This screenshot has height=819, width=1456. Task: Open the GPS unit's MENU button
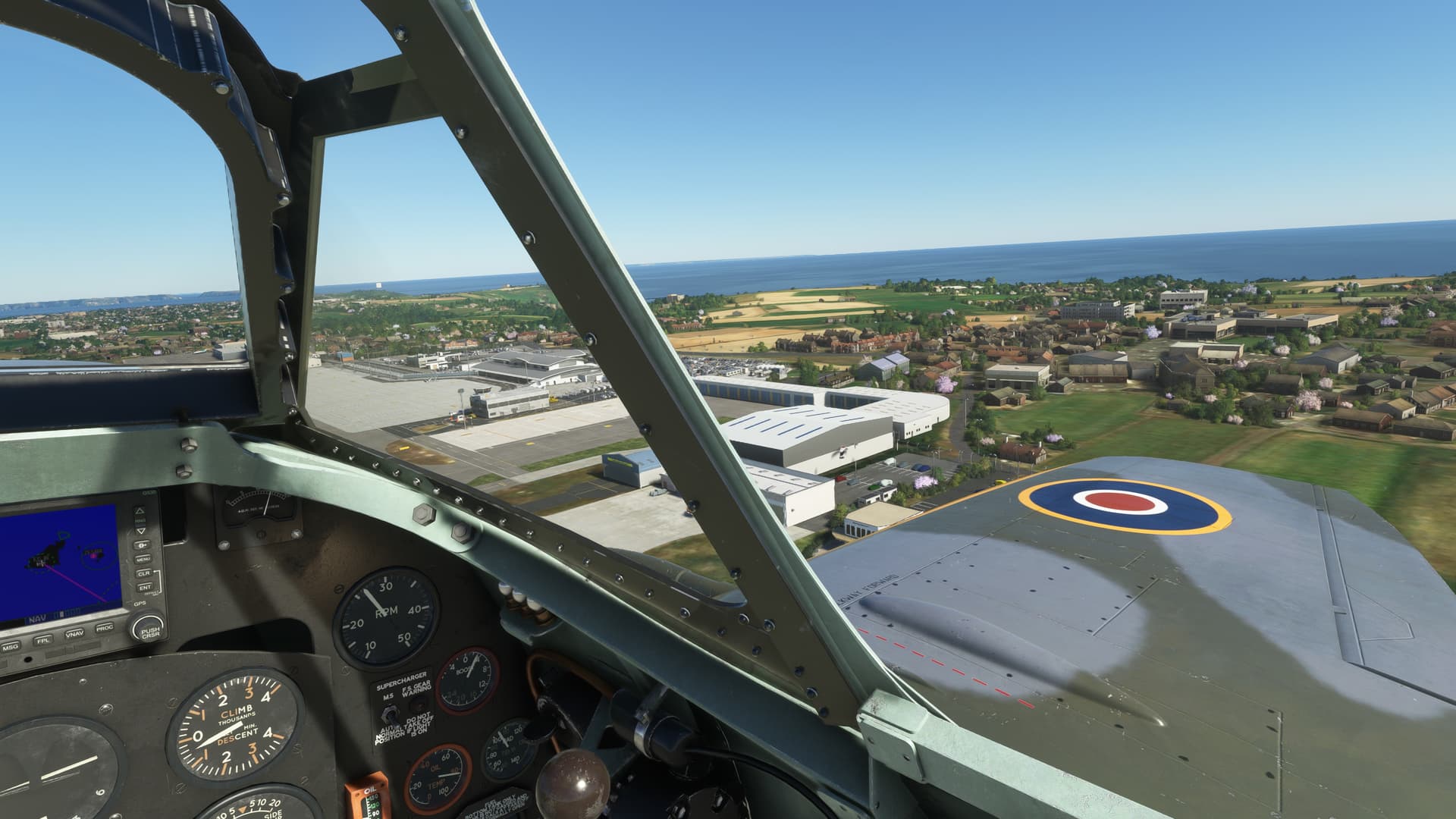point(143,559)
